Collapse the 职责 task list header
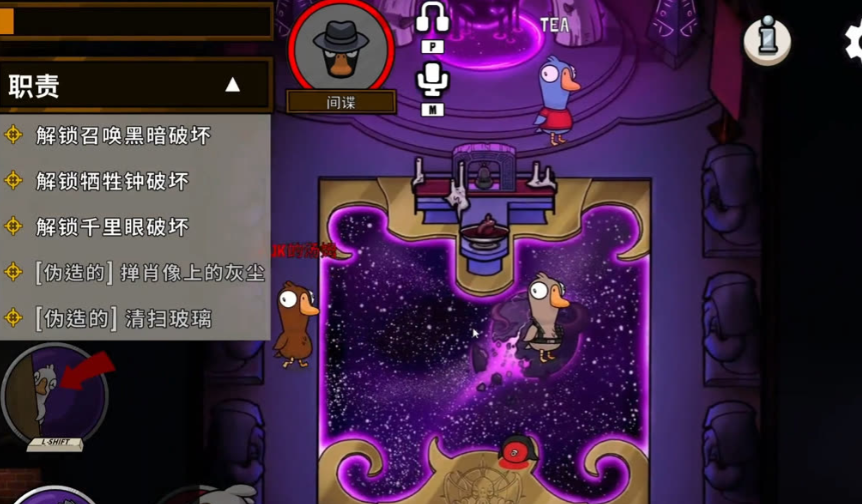This screenshot has height=504, width=862. pos(232,85)
